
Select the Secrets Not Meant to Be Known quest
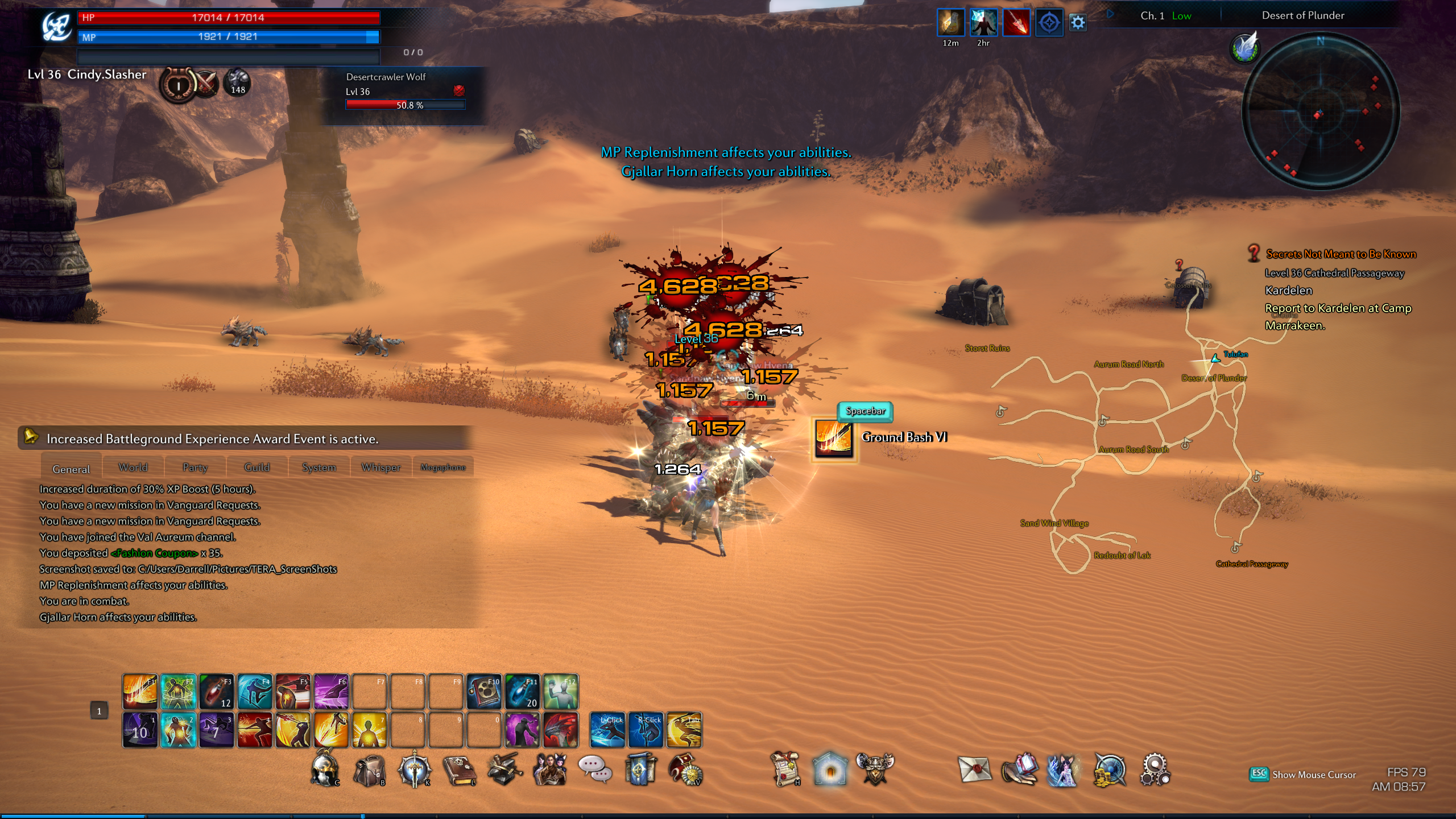click(1341, 254)
